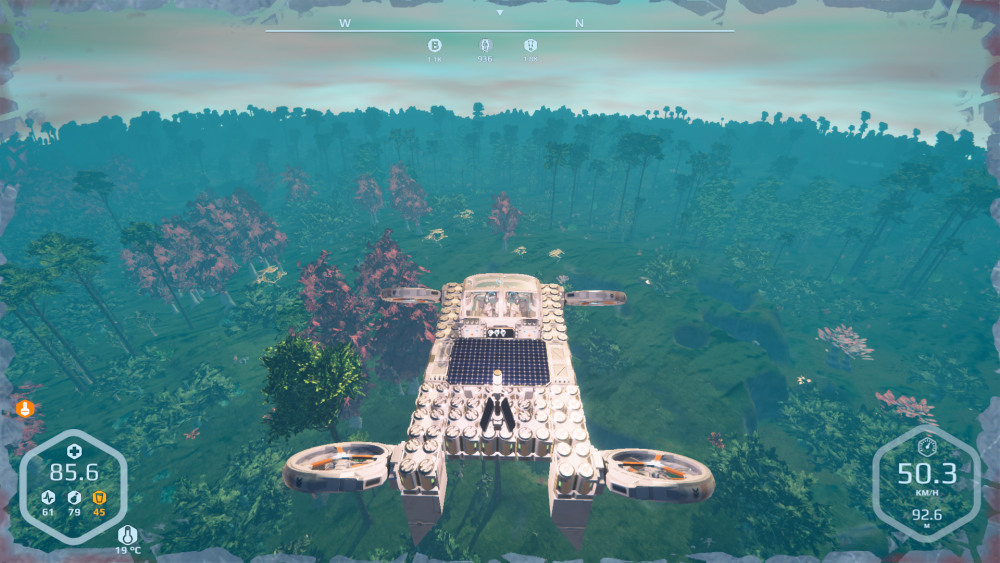Viewport: 1000px width, 563px height.
Task: Select the B waypoint marker on the compass
Action: [x=435, y=45]
